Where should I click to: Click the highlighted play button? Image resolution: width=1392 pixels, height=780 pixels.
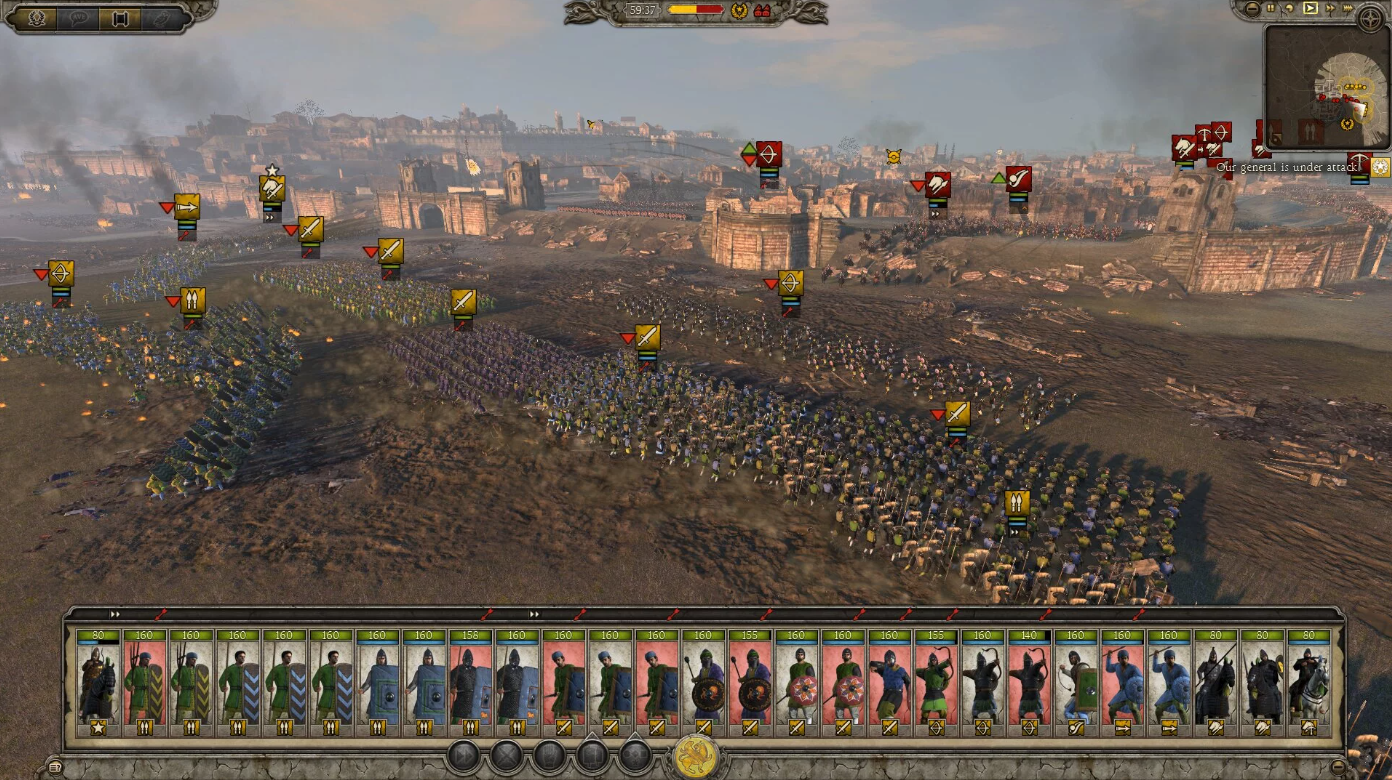[1310, 8]
